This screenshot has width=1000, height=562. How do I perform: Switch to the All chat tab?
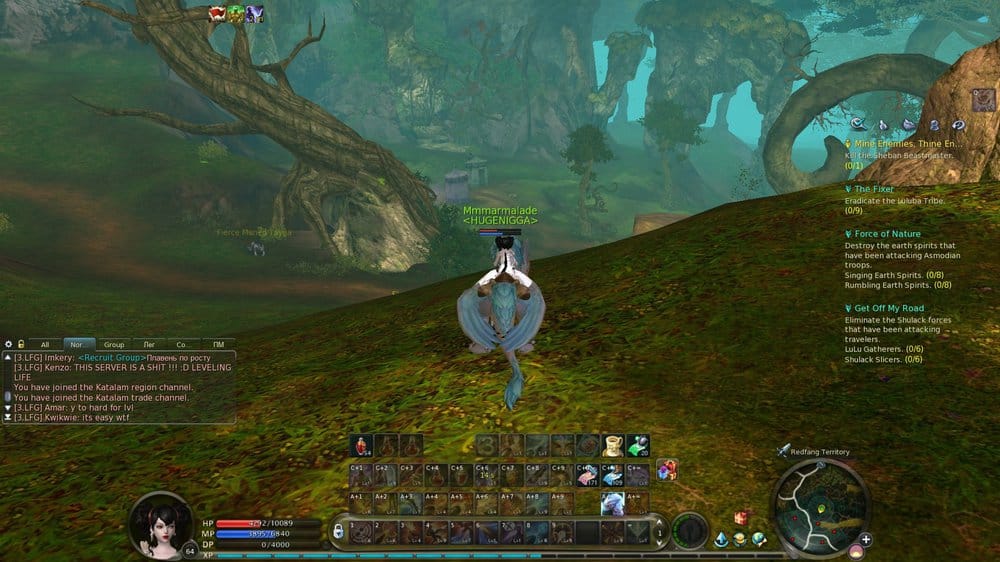tap(44, 344)
